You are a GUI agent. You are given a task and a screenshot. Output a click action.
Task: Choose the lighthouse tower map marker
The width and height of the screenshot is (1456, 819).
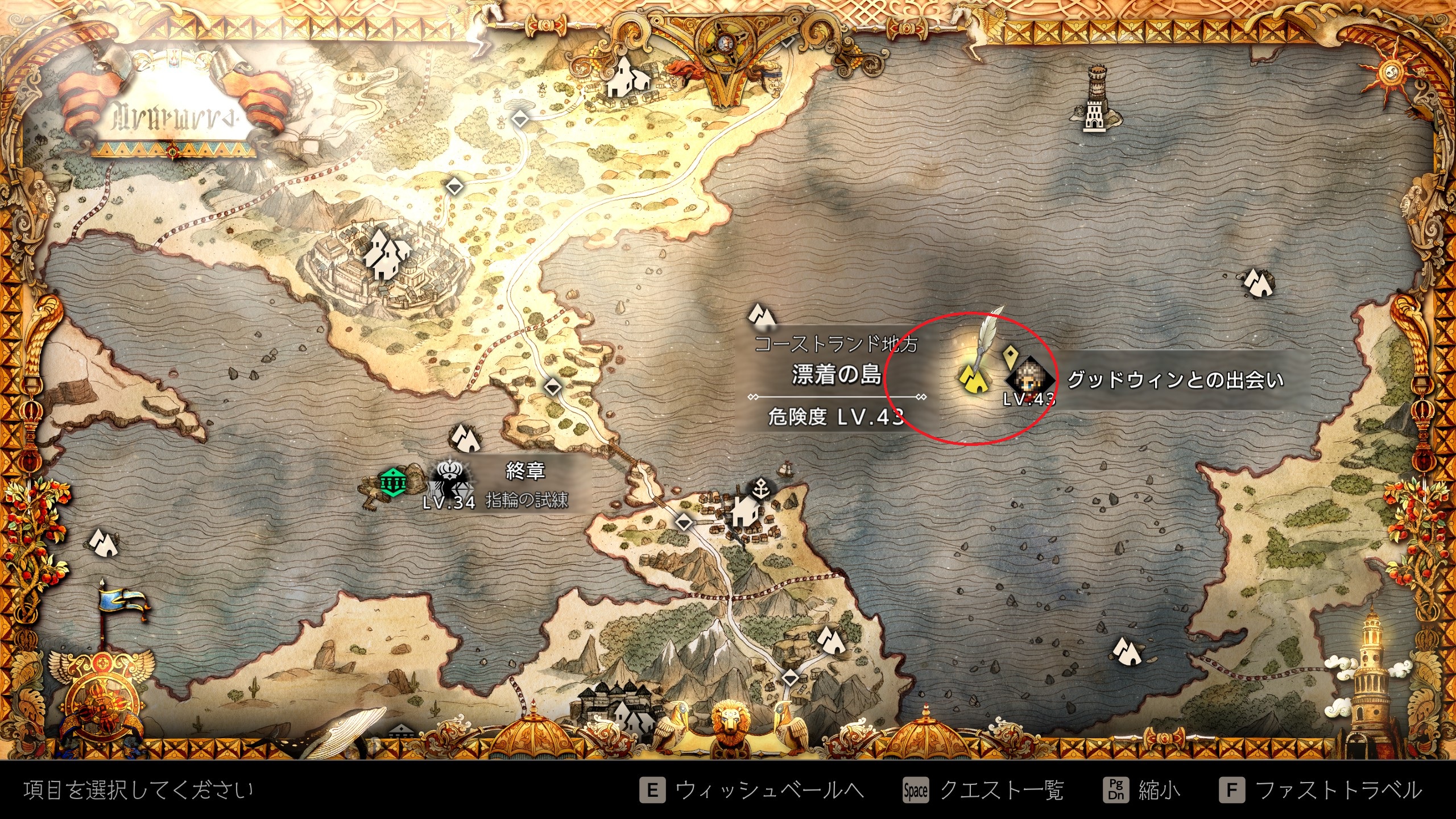1094,101
